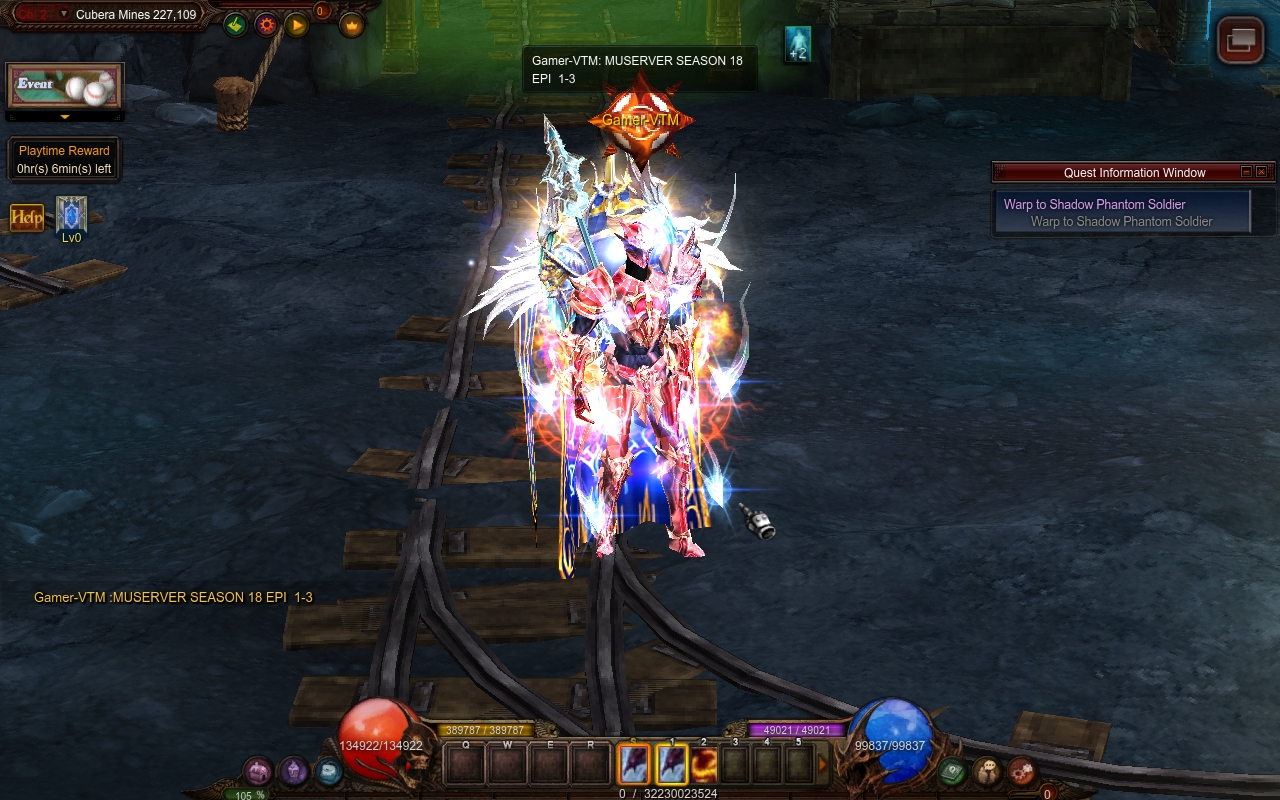The image size is (1280, 800).
Task: Click the red overlapping-windows menu button
Action: click(1240, 40)
